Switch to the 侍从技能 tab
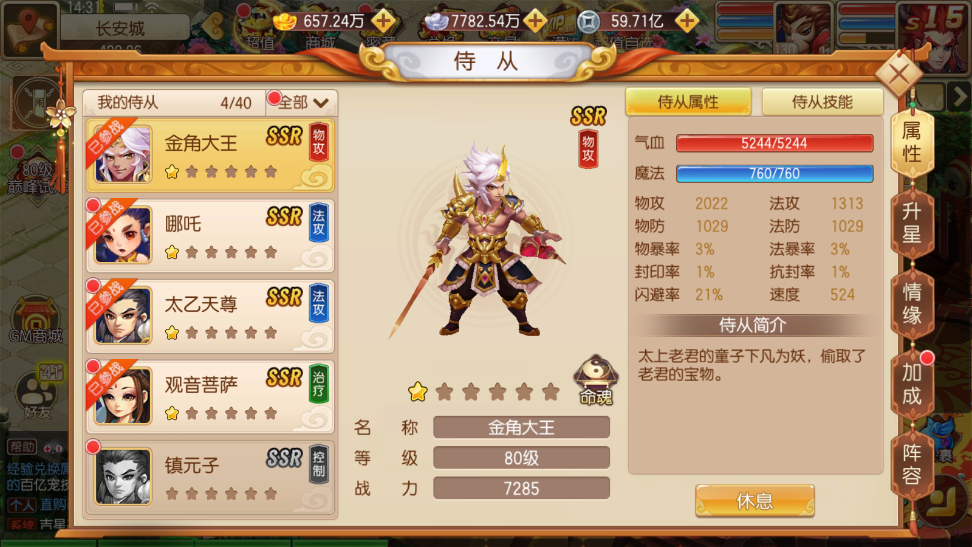The height and width of the screenshot is (547, 972). [822, 102]
